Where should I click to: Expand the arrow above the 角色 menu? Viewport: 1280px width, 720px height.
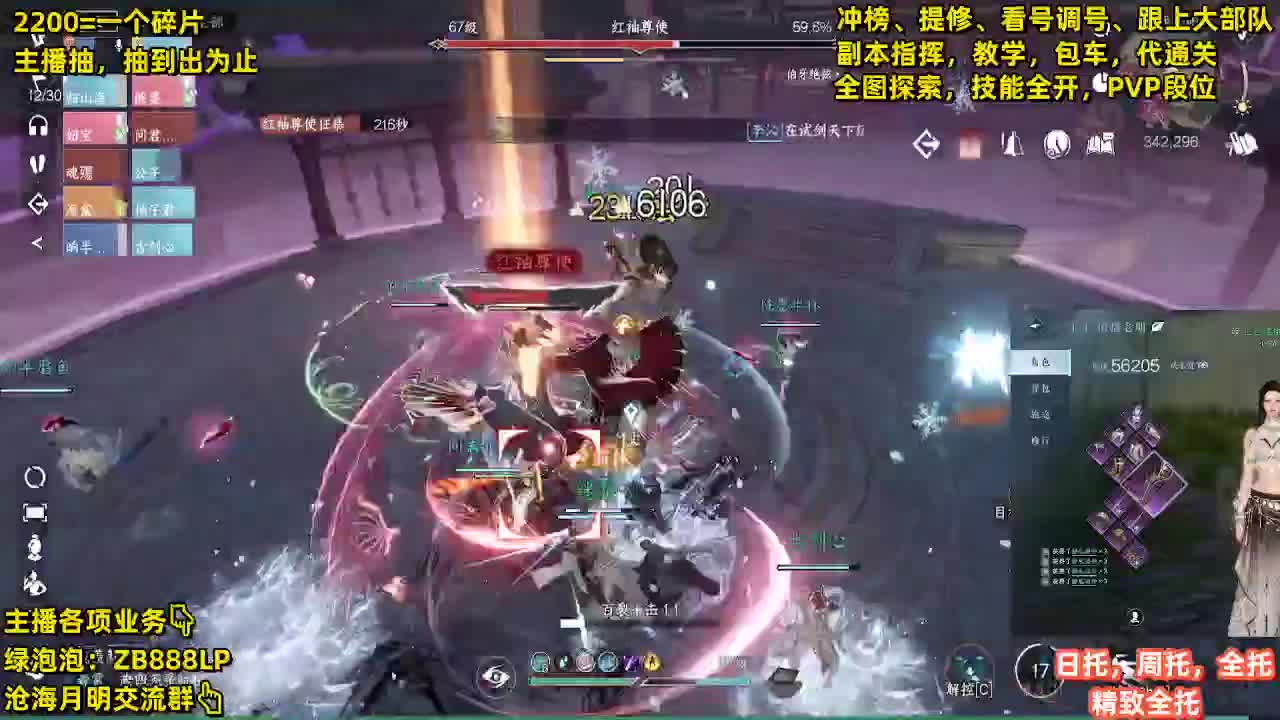coord(1037,325)
